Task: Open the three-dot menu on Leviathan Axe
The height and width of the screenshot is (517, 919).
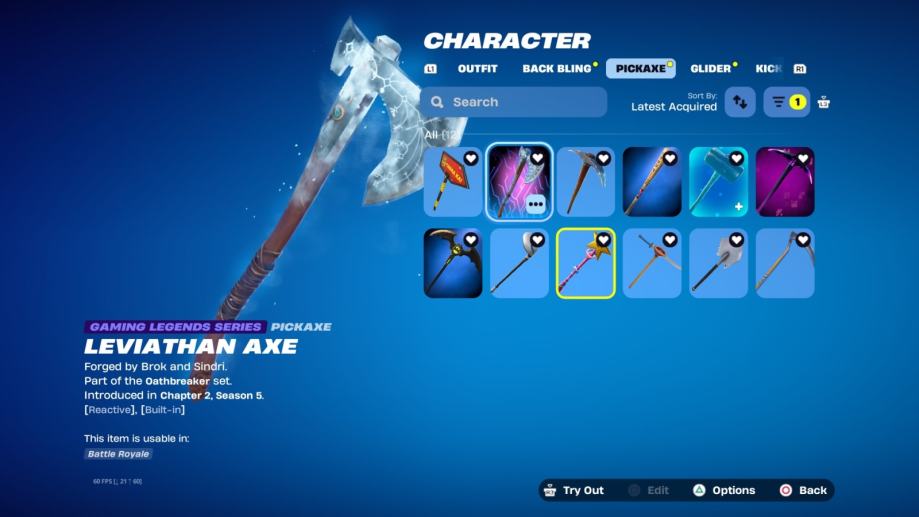Action: click(x=536, y=204)
